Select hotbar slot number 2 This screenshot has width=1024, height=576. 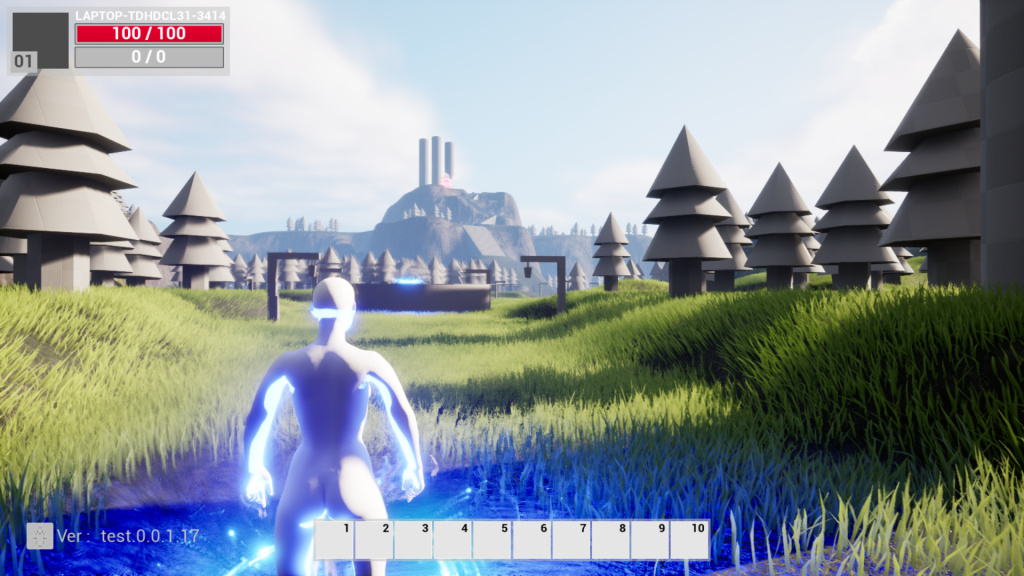(374, 540)
